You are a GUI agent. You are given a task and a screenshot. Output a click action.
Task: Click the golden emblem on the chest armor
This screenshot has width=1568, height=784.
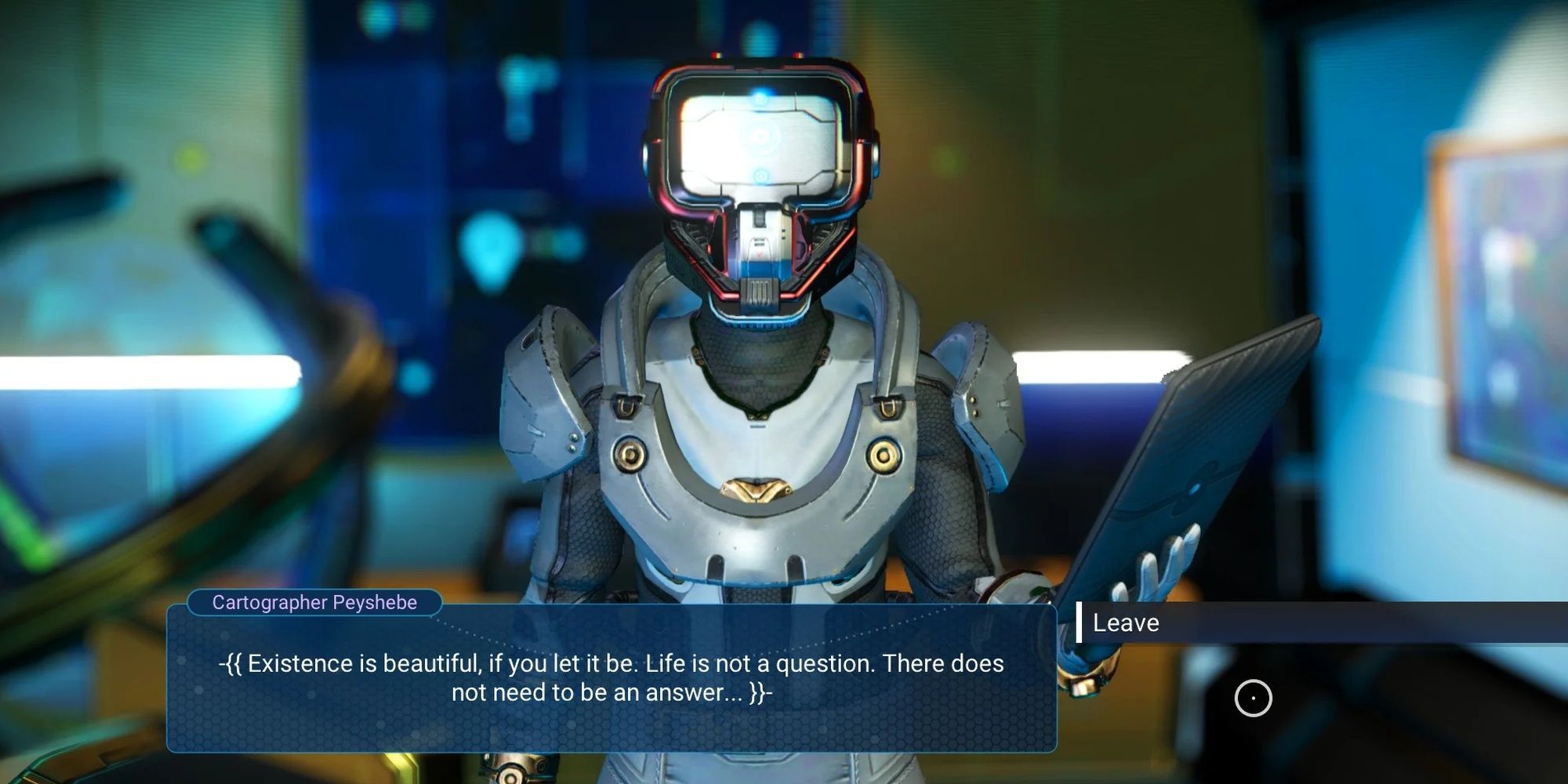click(757, 486)
